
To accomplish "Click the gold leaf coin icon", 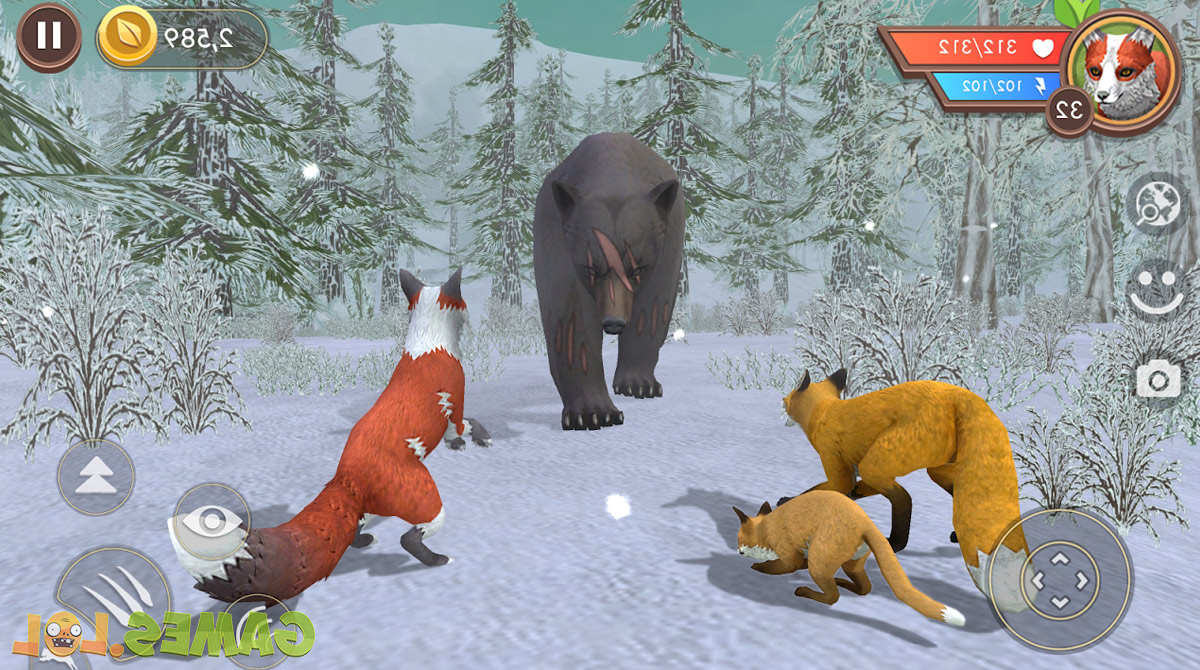I will click(127, 37).
